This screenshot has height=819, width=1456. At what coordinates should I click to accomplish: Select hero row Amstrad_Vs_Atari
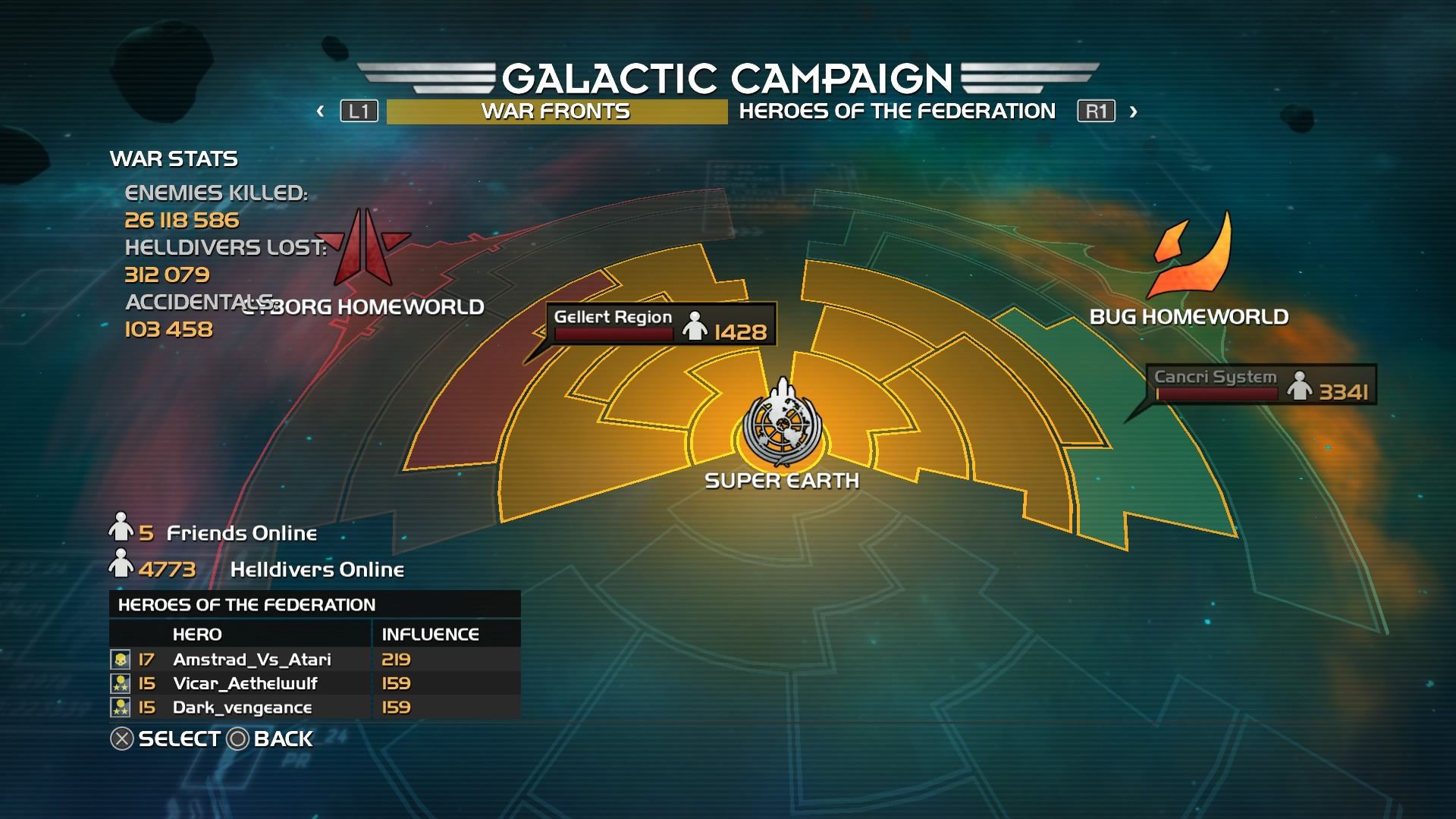pos(315,660)
